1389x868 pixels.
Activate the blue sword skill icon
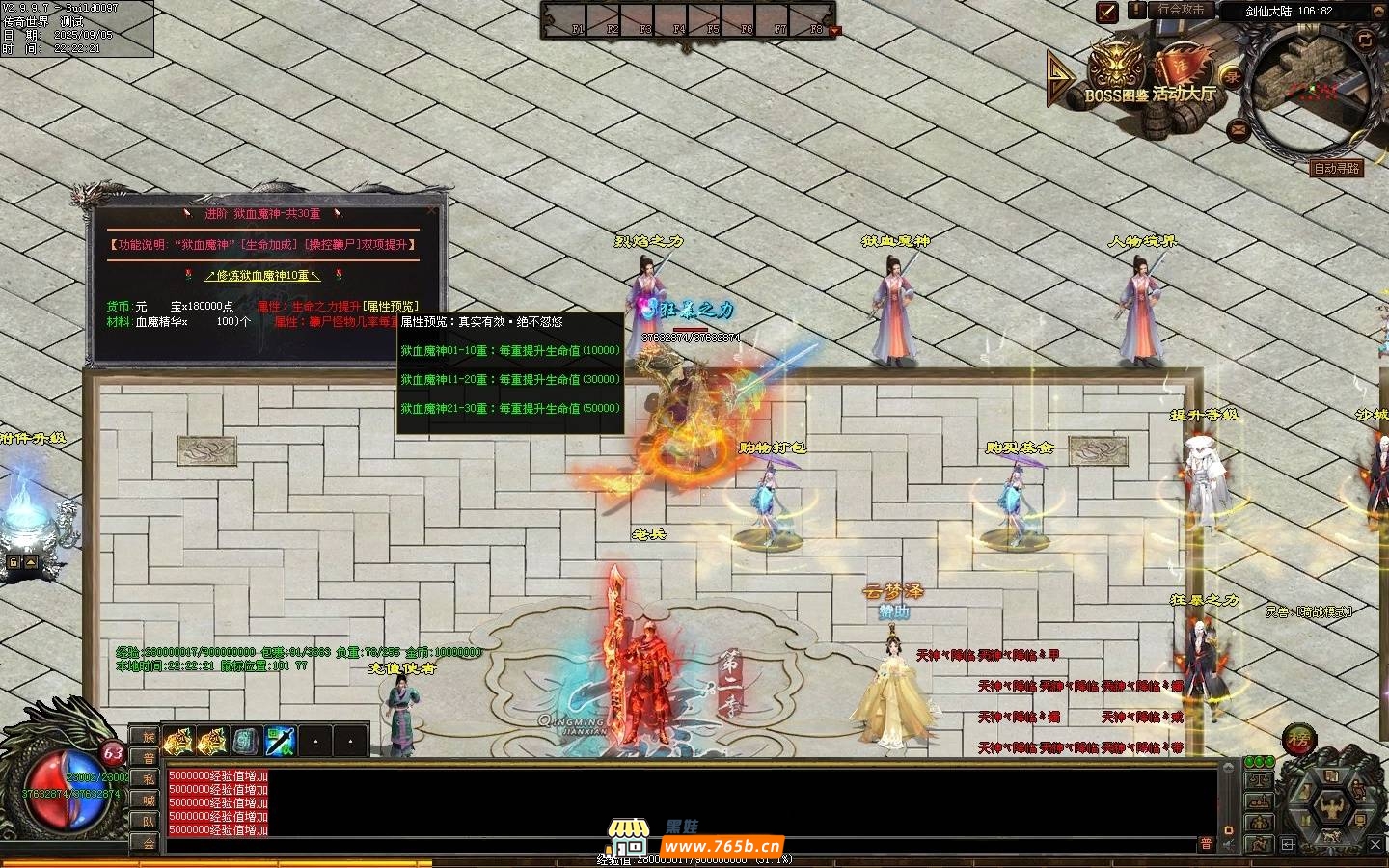(x=280, y=741)
